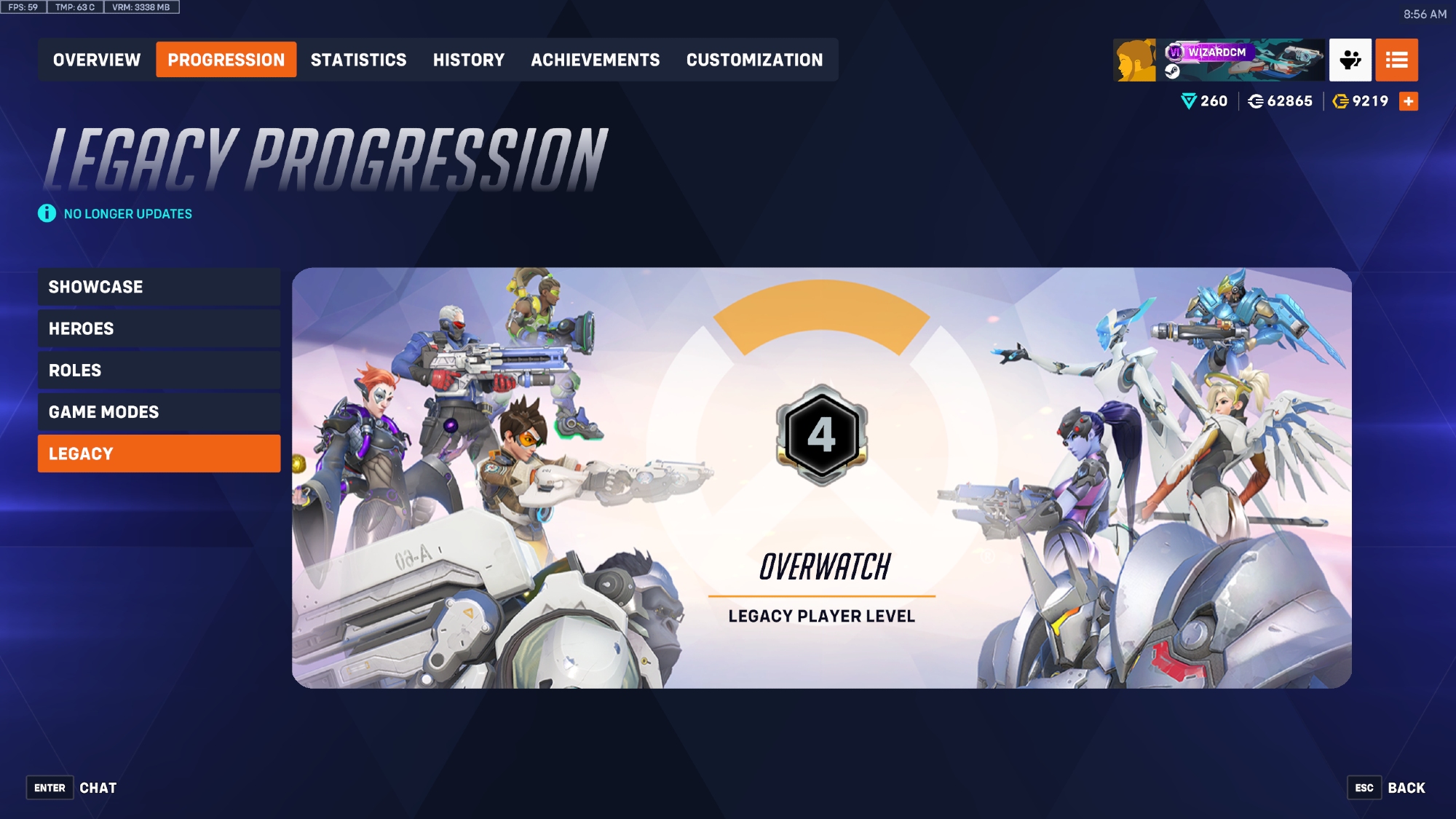Click the No Longer Updates info icon
Screen dimensions: 1456x819
click(x=47, y=213)
